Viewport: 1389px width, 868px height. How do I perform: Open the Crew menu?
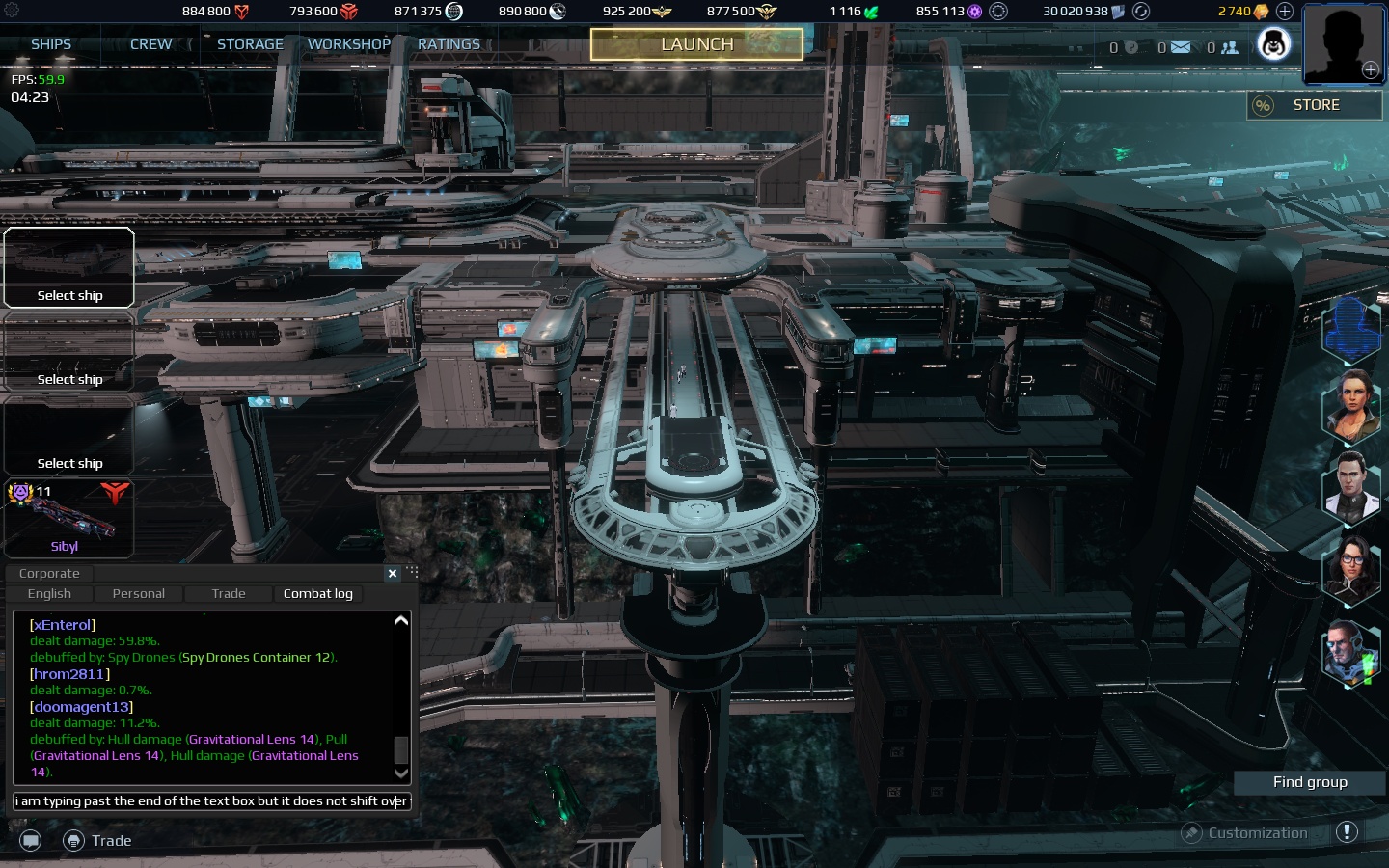click(x=150, y=44)
